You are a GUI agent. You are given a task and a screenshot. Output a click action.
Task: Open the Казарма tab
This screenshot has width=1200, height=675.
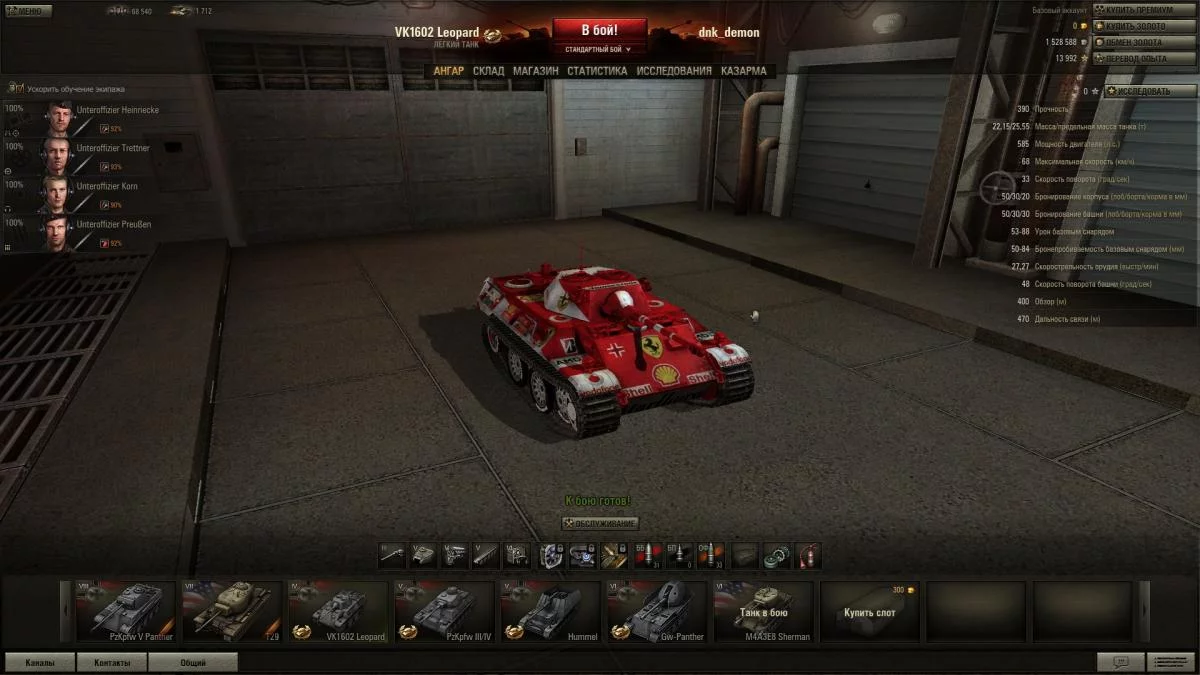tap(743, 71)
